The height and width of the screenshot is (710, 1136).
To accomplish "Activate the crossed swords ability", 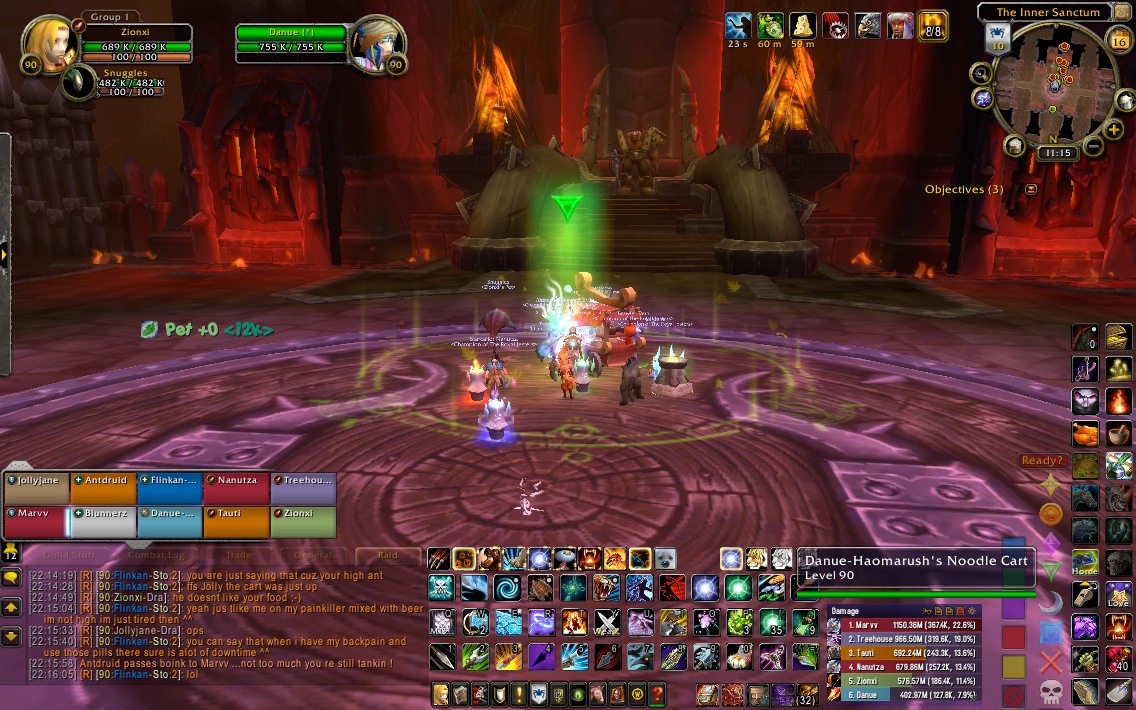I will [x=607, y=622].
